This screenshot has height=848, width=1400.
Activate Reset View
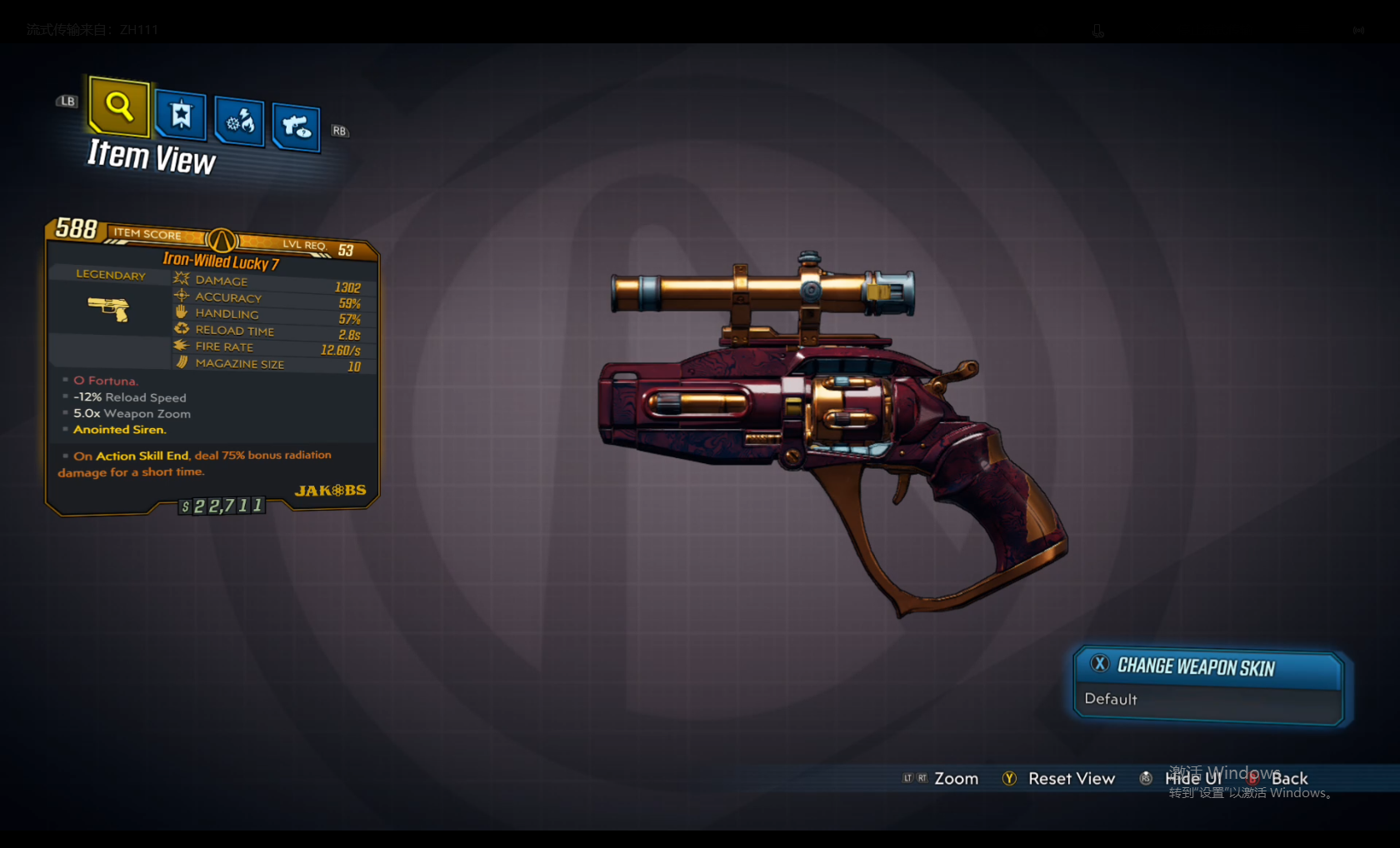click(1072, 778)
